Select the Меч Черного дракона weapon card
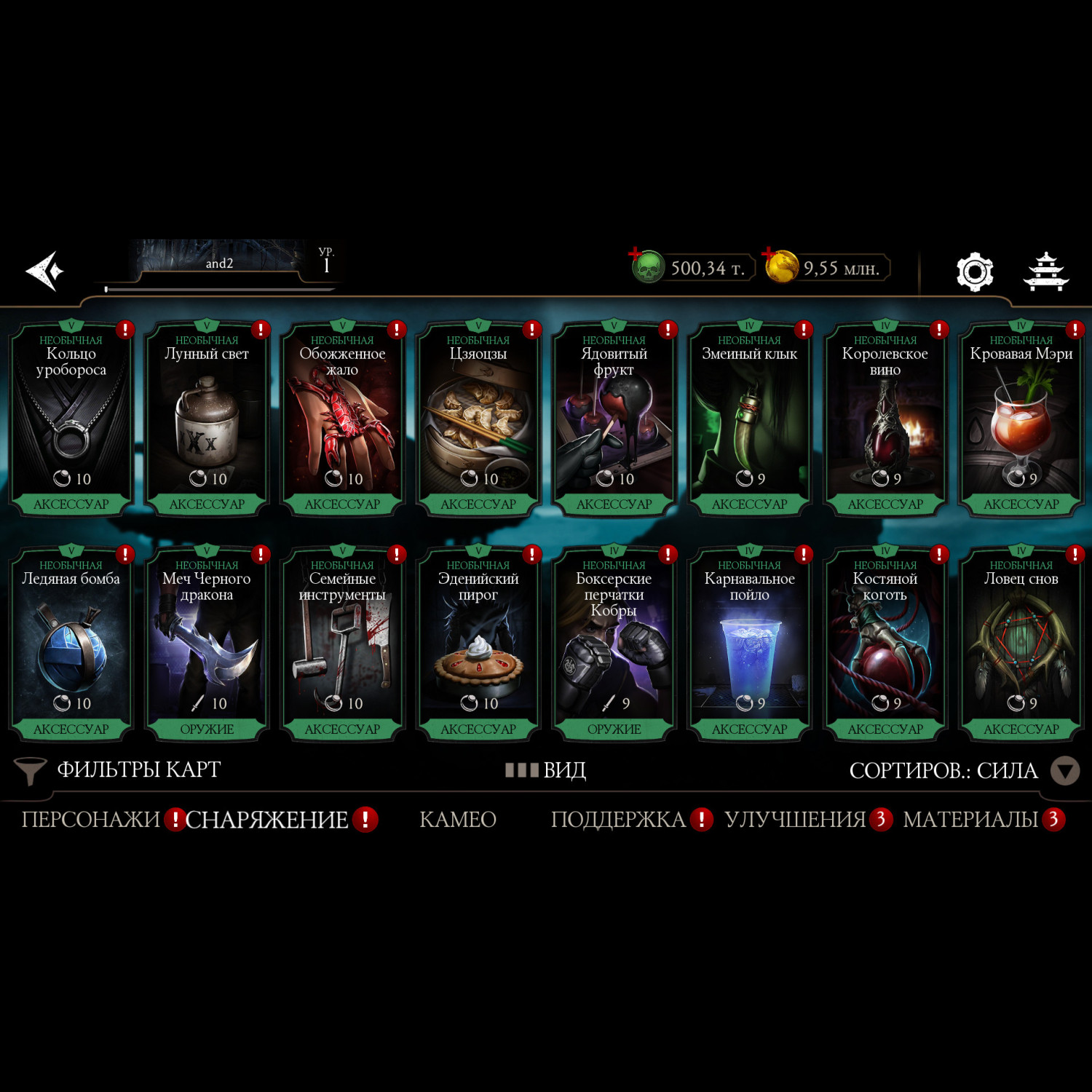 [207, 645]
